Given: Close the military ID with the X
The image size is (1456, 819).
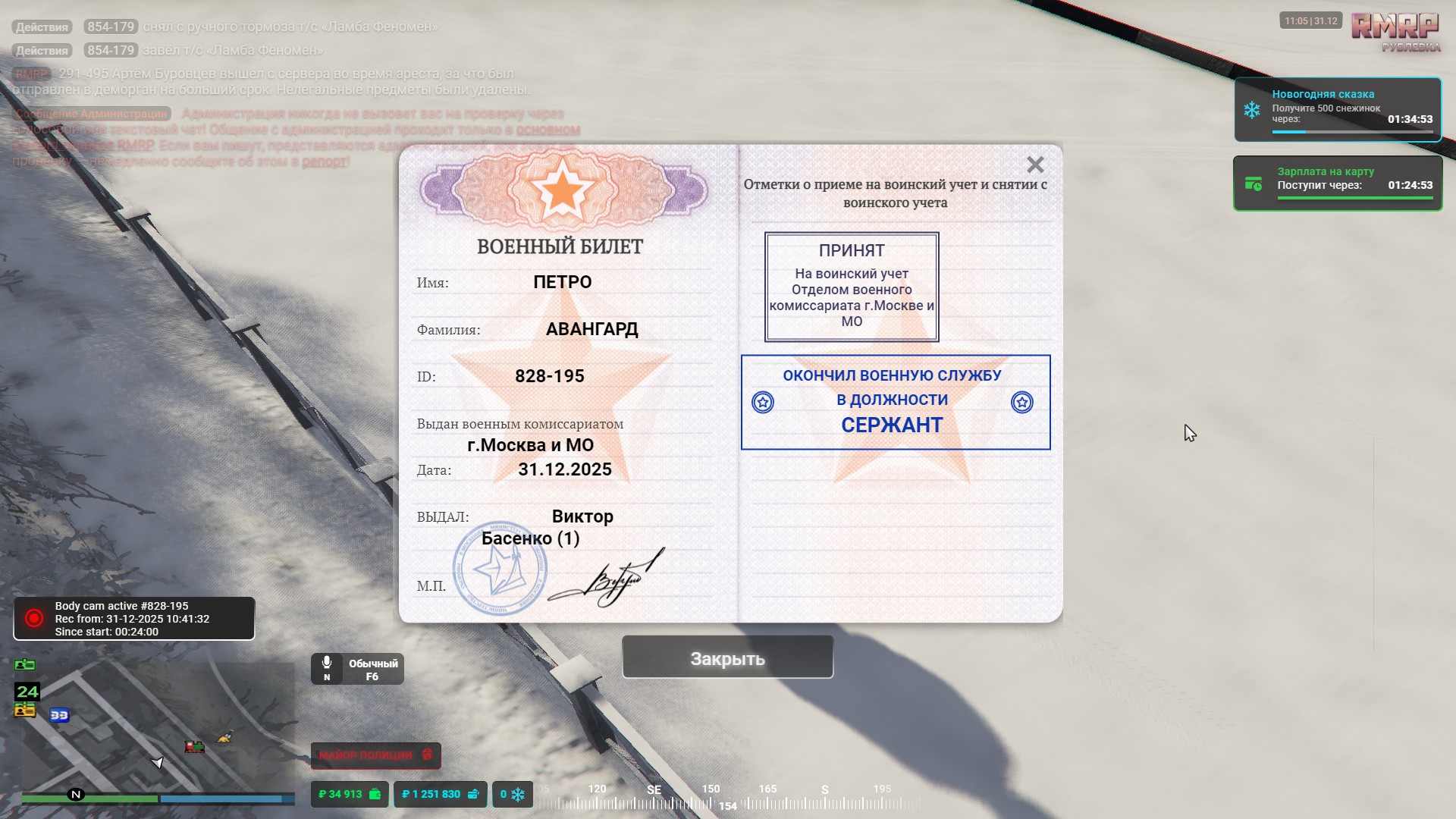Looking at the screenshot, I should pyautogui.click(x=1035, y=165).
